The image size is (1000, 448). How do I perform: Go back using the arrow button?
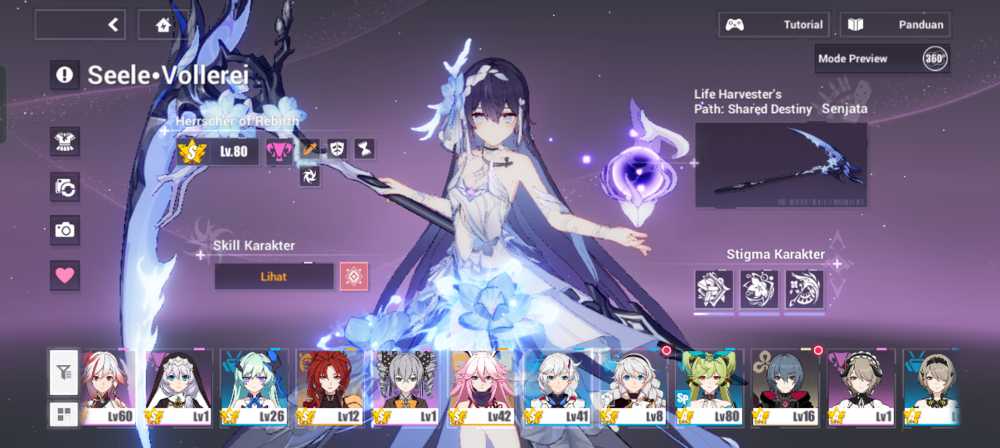pos(113,25)
